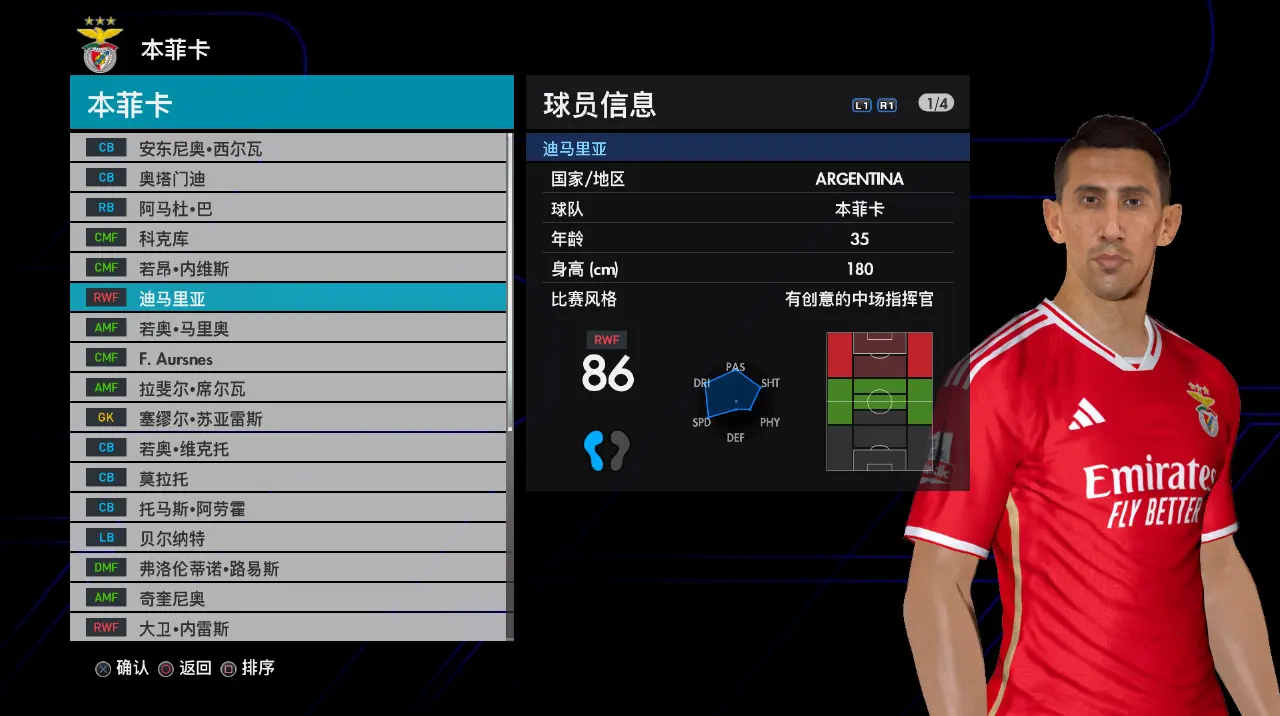This screenshot has width=1280, height=716.
Task: Select highlighted player 迪马里亚
Action: pyautogui.click(x=288, y=298)
